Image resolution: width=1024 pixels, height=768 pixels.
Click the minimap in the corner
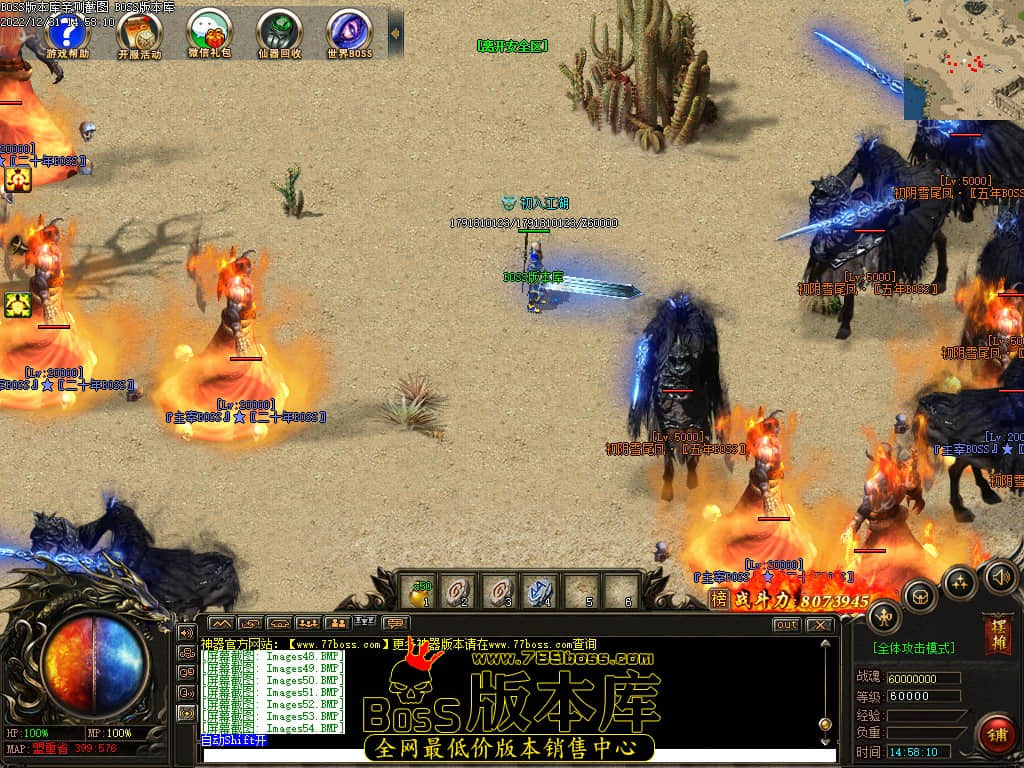tap(963, 58)
